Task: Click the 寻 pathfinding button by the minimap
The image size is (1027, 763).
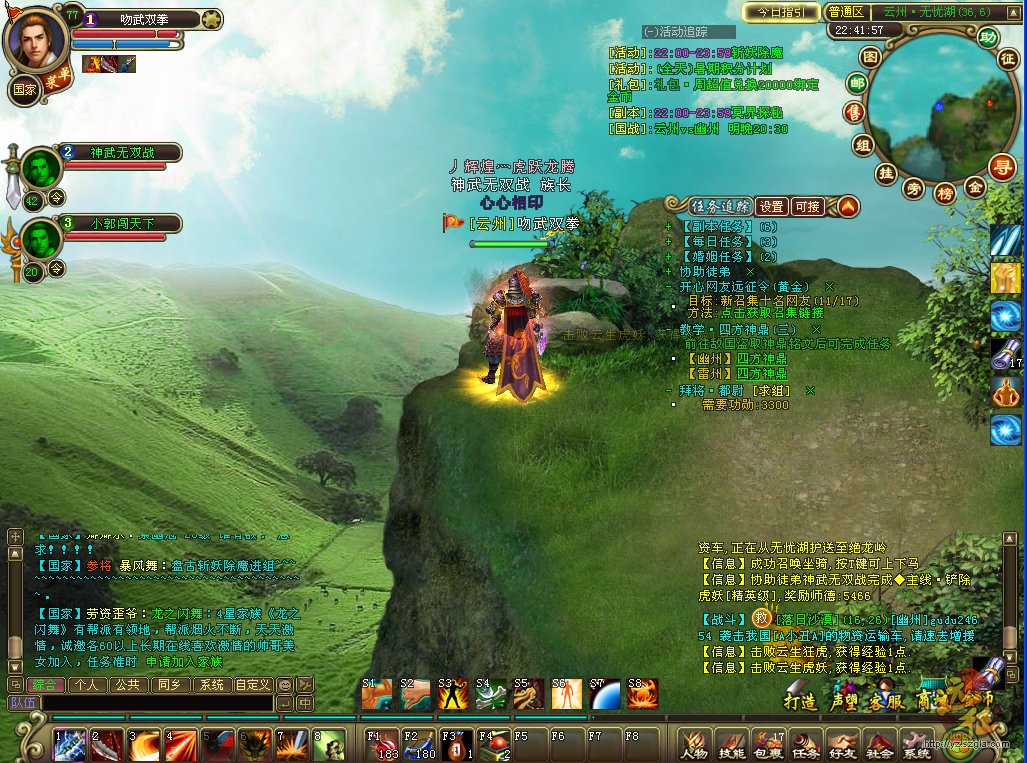Action: (x=1002, y=165)
